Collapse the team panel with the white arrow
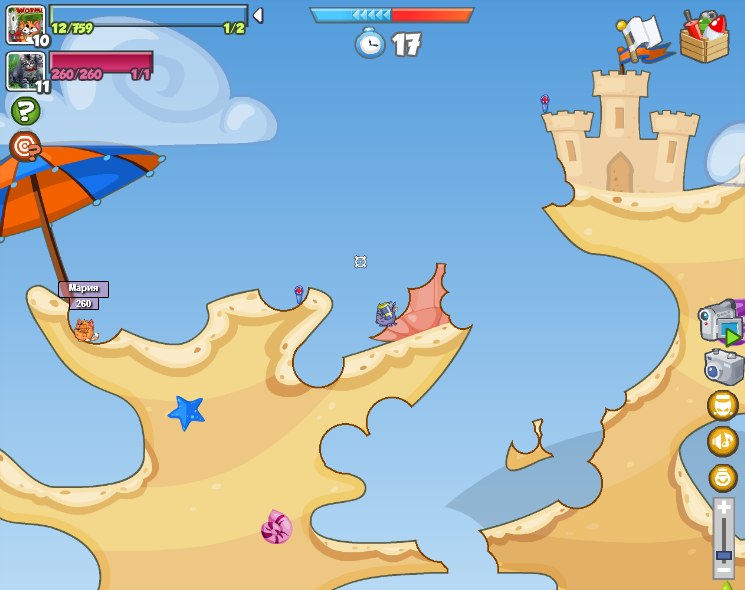The height and width of the screenshot is (590, 745). click(x=258, y=15)
